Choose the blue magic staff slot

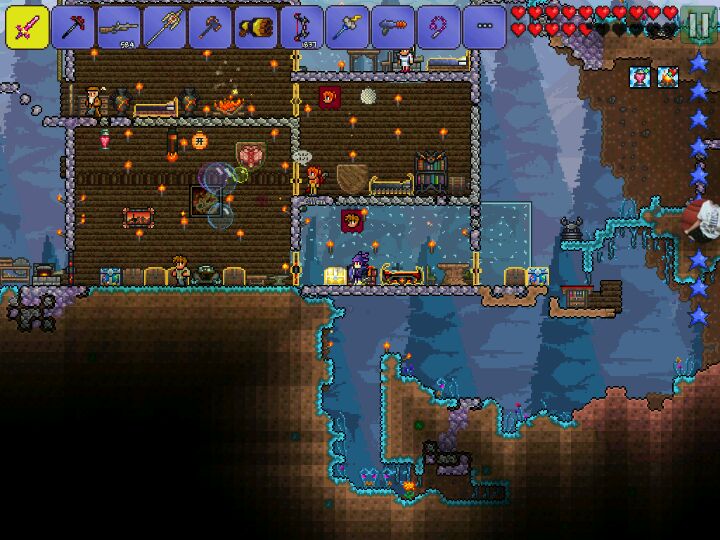click(347, 27)
